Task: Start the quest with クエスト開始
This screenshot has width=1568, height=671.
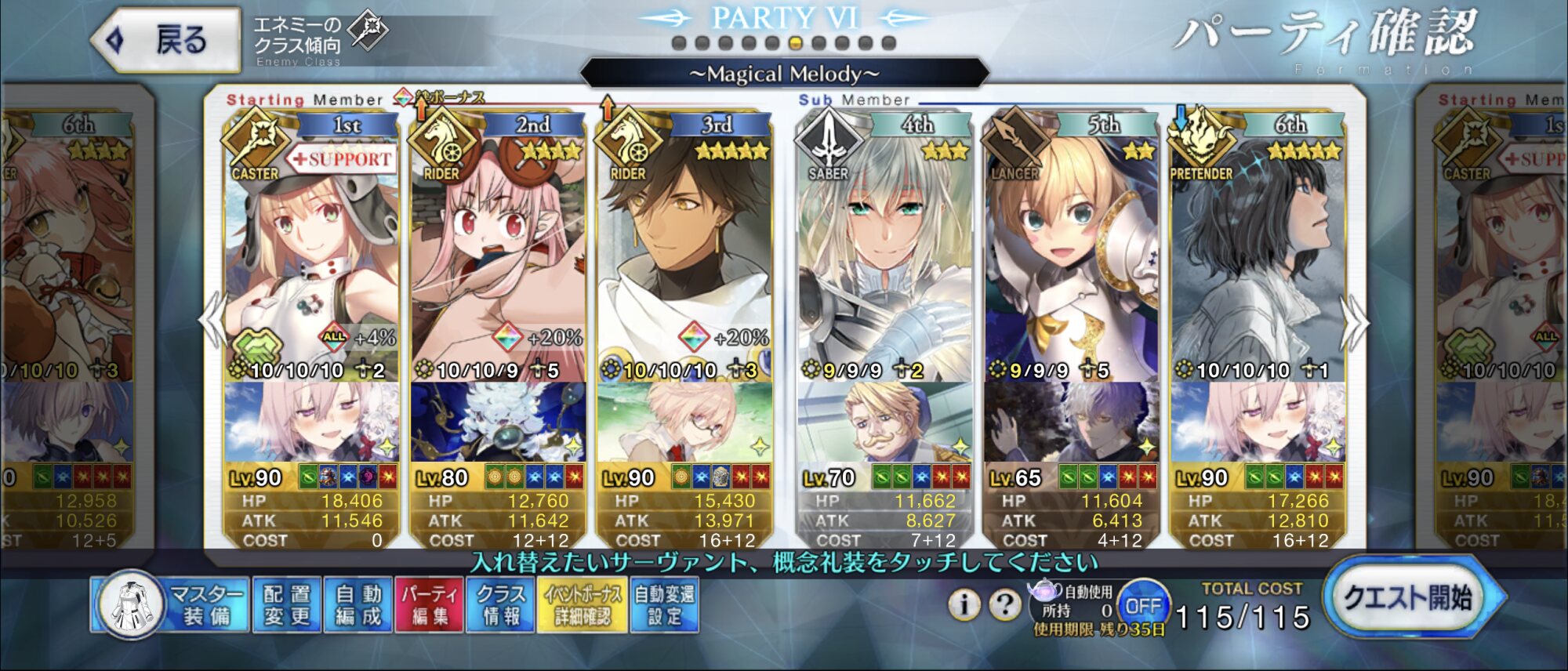Action: 1411,600
